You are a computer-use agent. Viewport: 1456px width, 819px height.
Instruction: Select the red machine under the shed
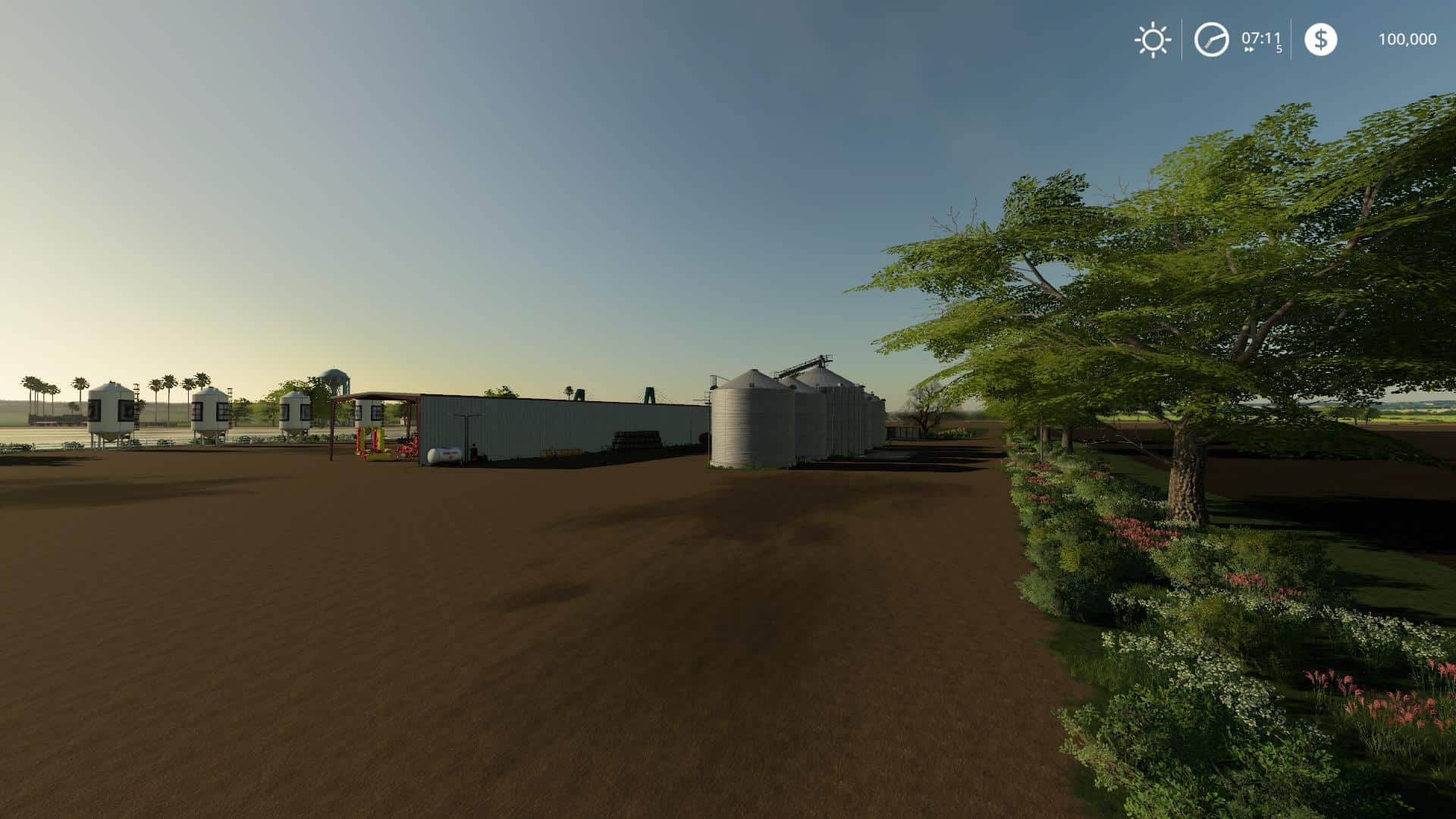click(408, 447)
